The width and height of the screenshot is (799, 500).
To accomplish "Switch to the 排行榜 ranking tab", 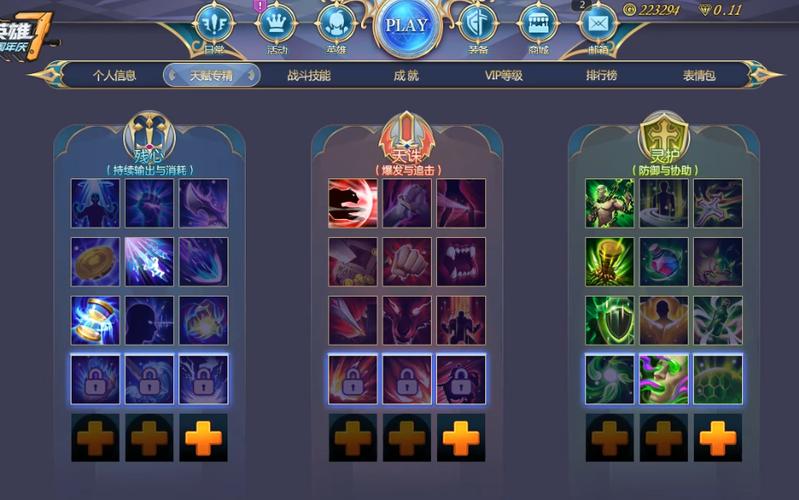I will click(x=603, y=75).
